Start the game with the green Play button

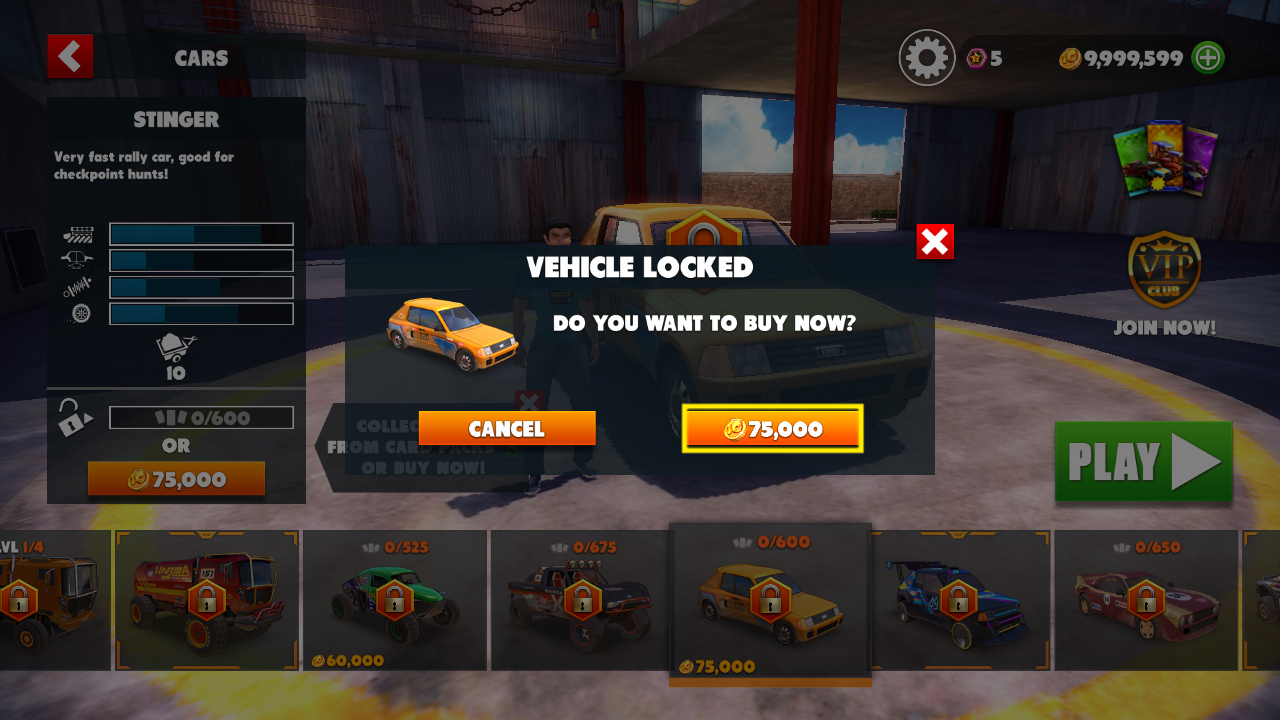1143,462
